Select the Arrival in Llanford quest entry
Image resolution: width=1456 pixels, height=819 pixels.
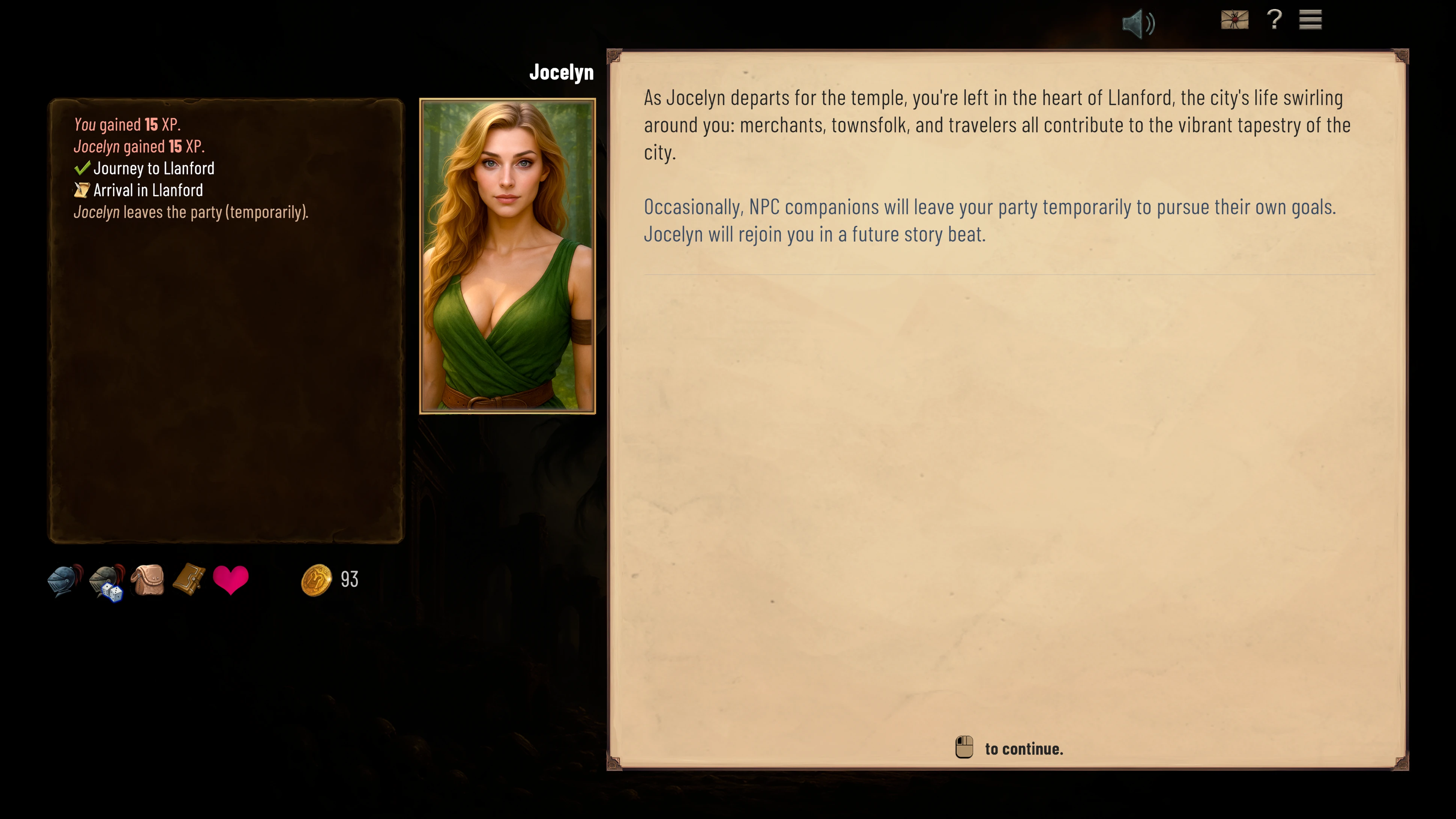point(148,190)
